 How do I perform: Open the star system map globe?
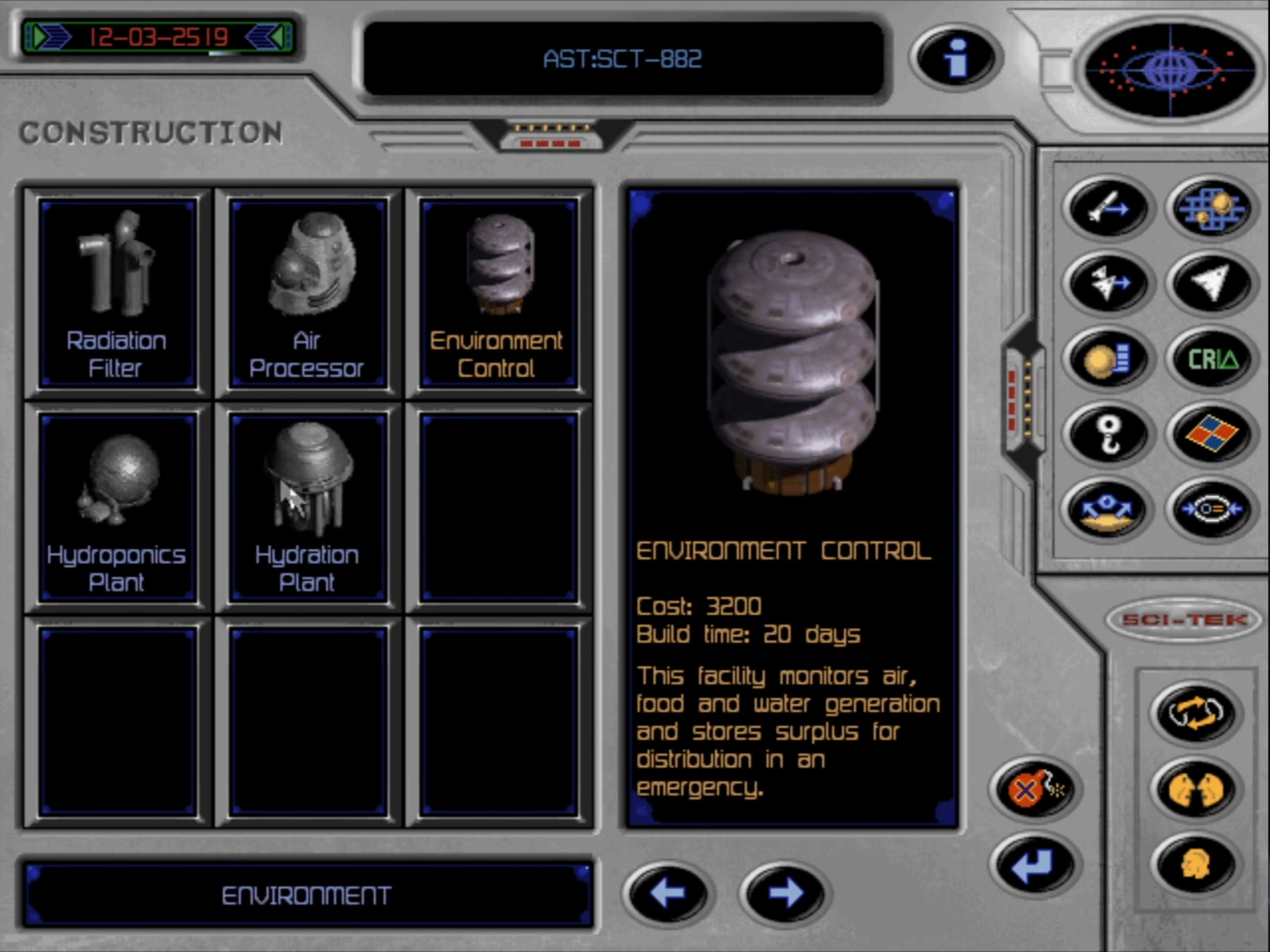coord(1169,68)
